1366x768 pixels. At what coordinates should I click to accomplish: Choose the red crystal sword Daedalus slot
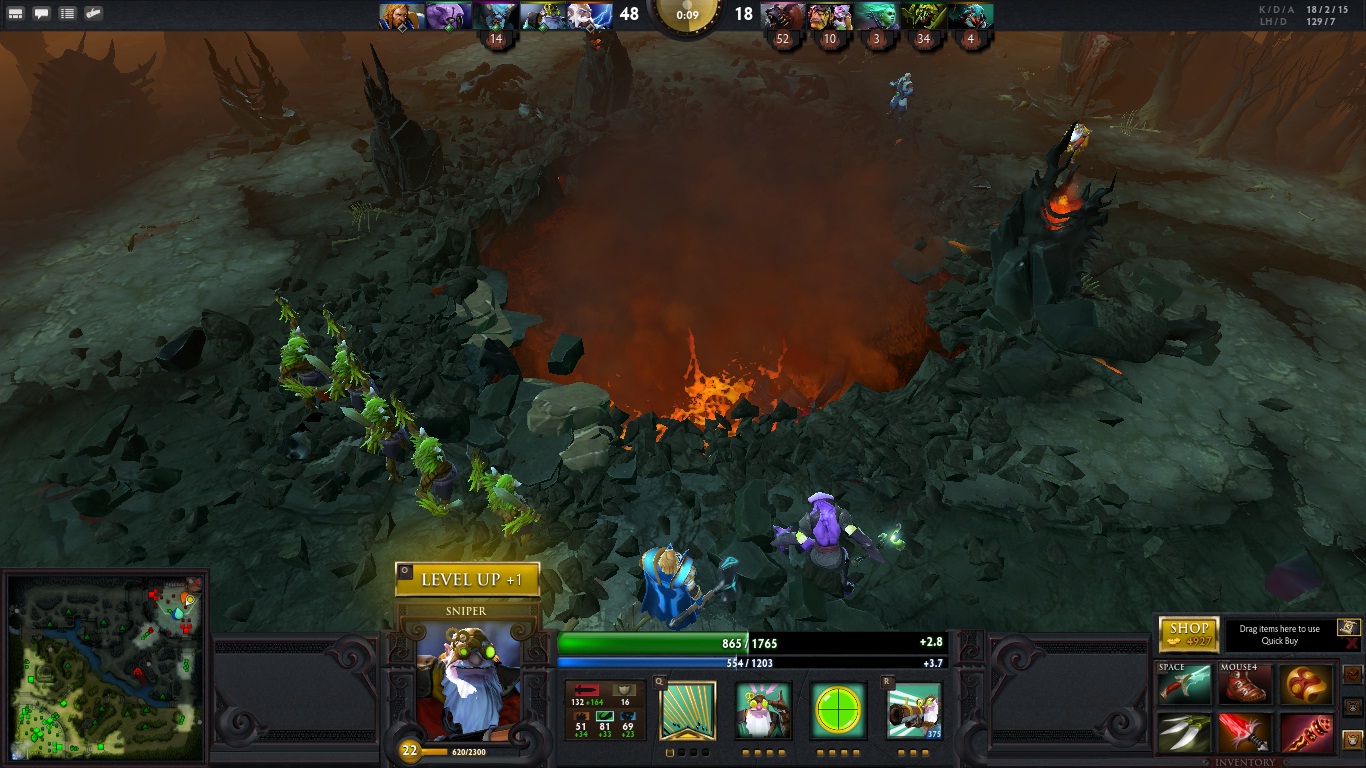point(1245,733)
